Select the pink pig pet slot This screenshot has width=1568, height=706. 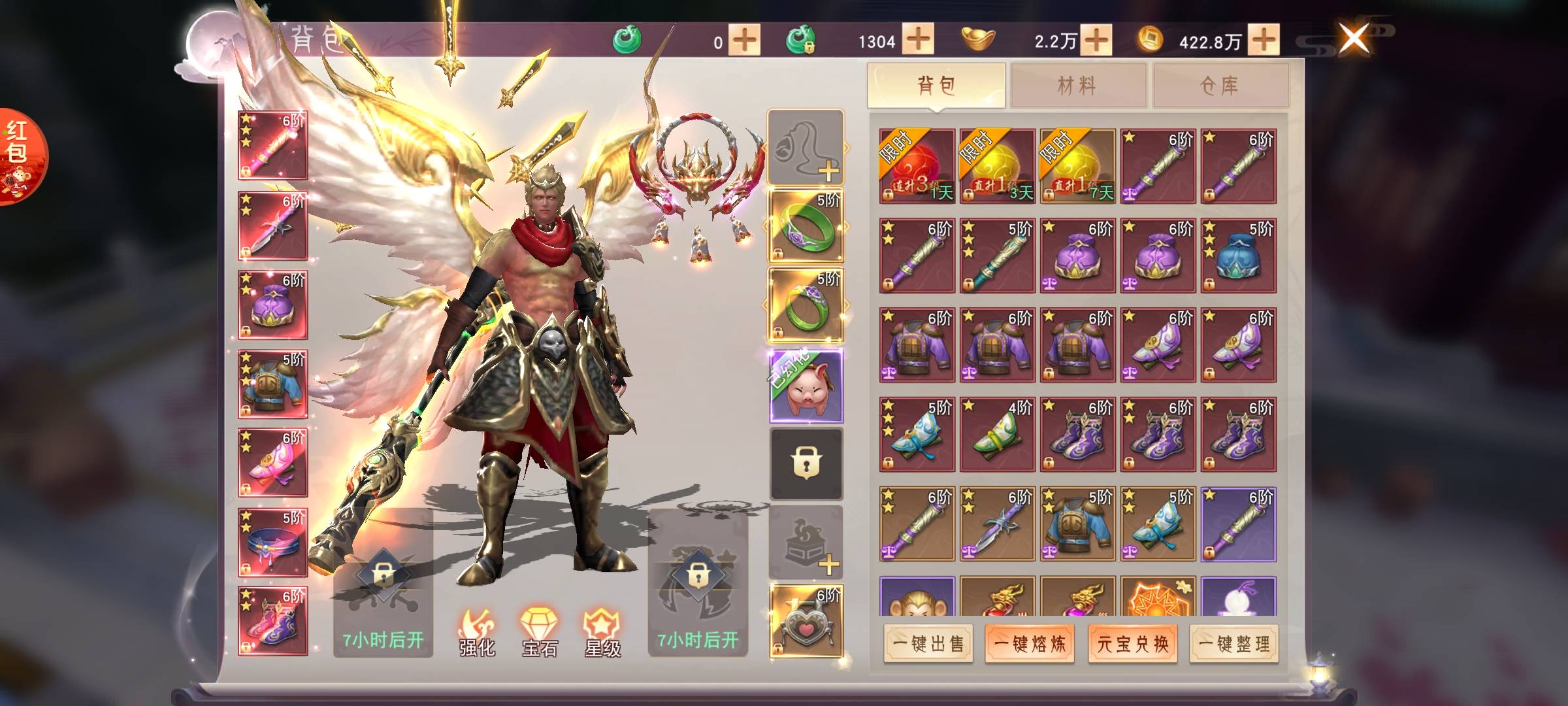(x=806, y=386)
